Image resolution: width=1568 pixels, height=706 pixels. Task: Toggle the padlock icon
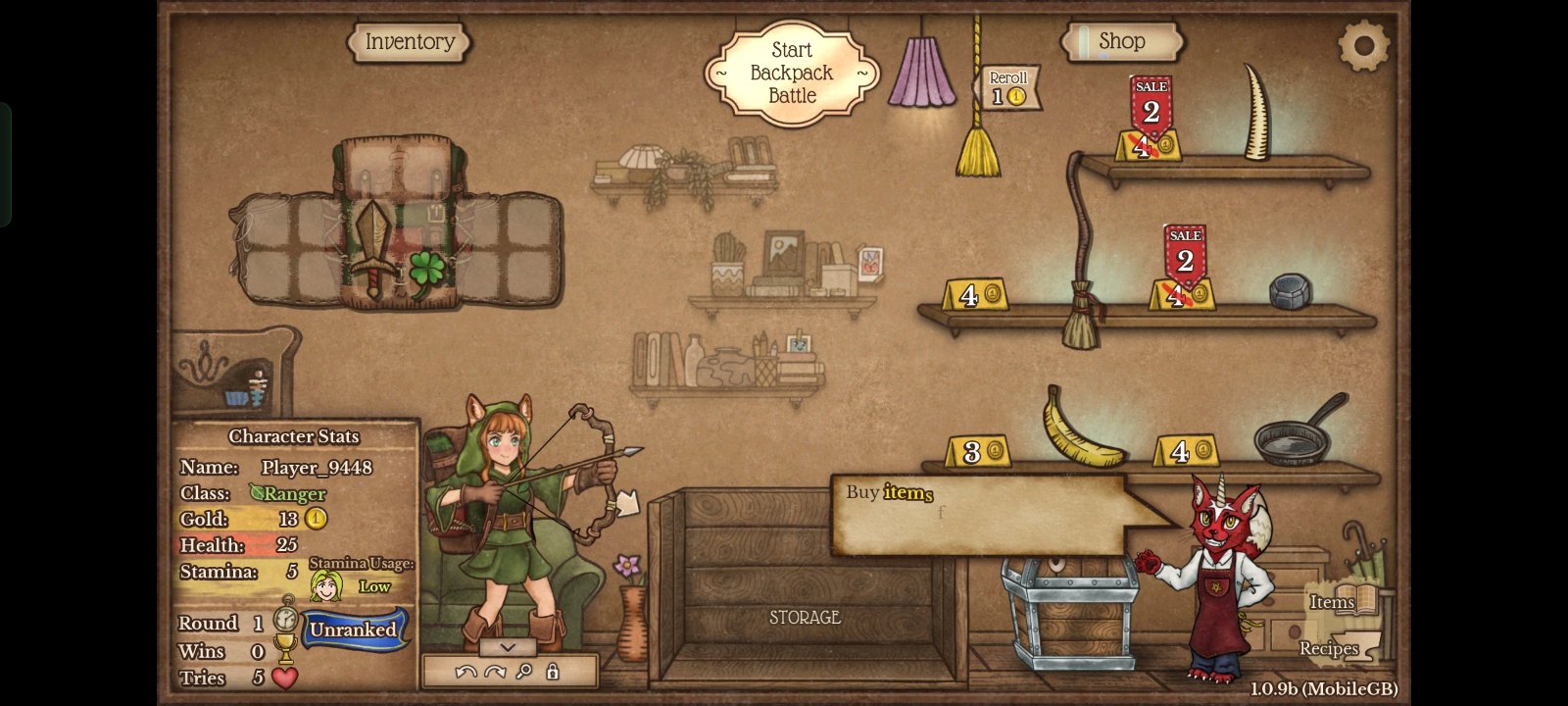(x=553, y=672)
